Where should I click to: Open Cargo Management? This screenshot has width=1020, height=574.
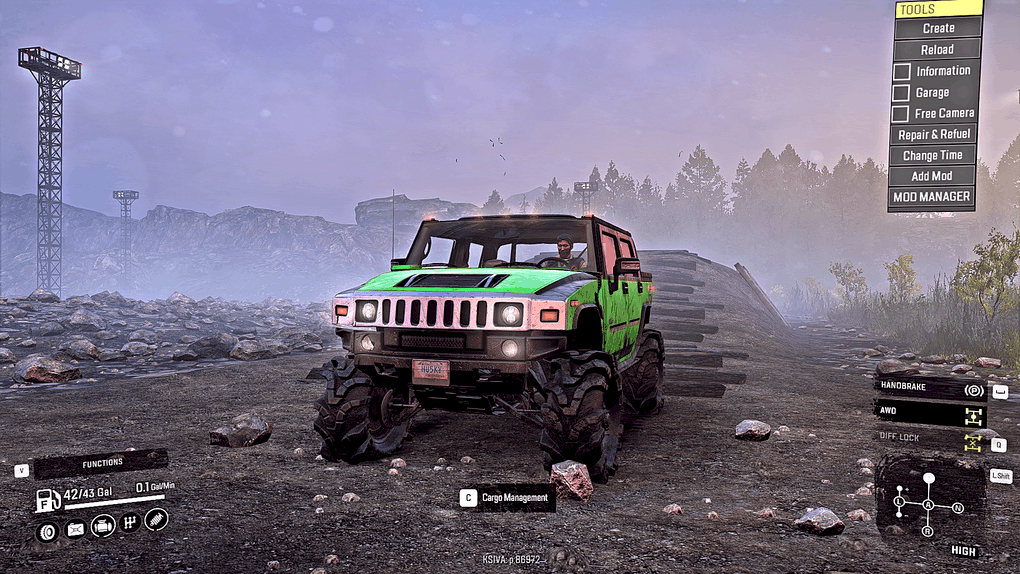point(515,498)
